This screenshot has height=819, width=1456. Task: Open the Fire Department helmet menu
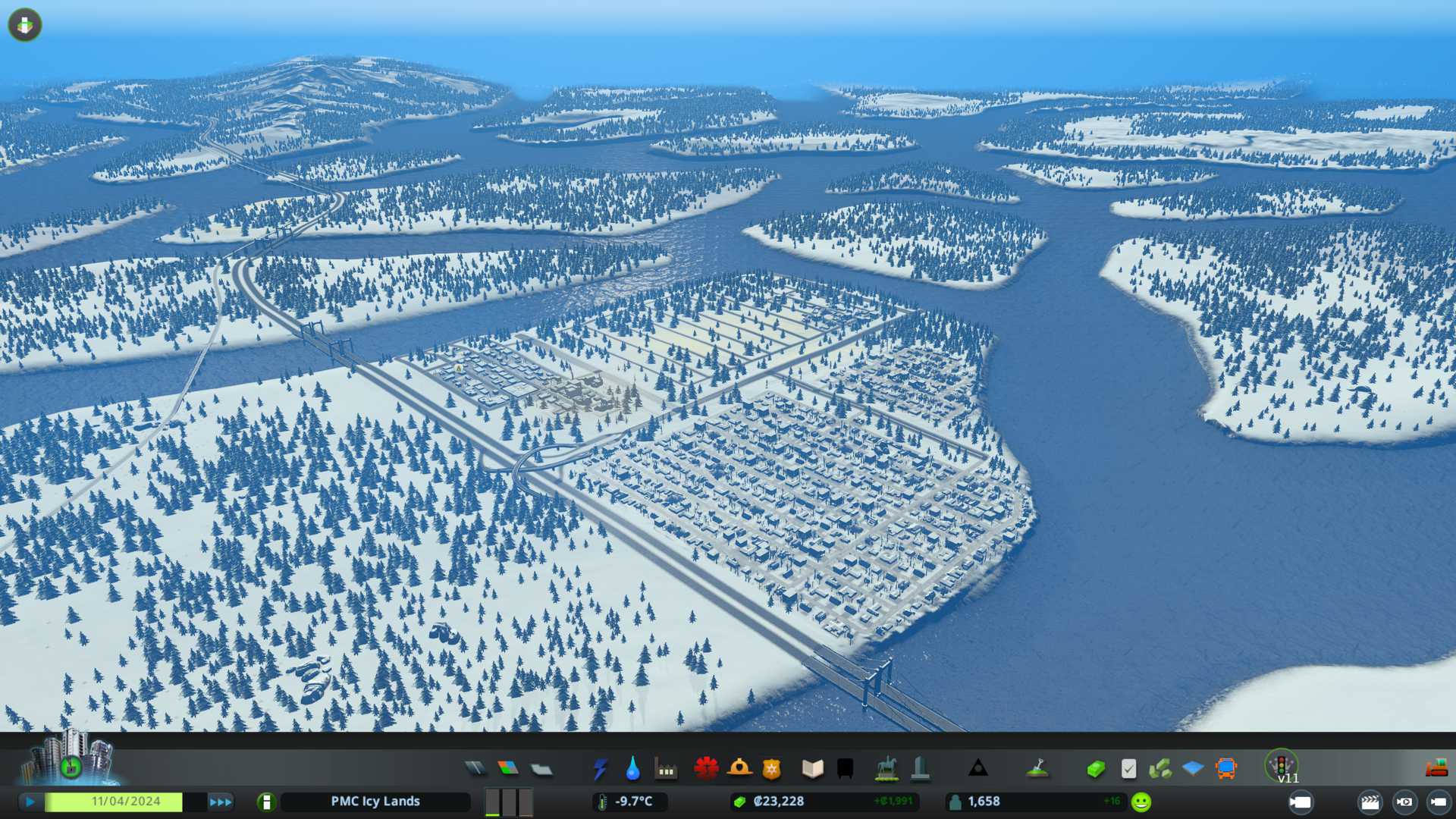(x=739, y=769)
